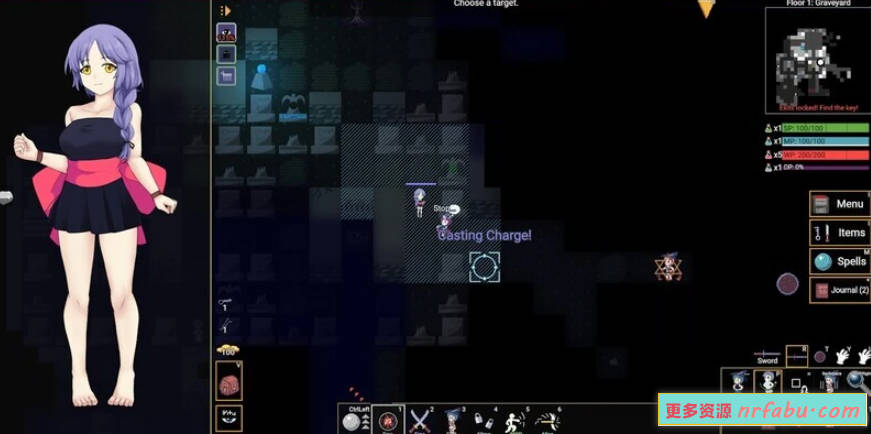The image size is (871, 434).
Task: Use the running figure skill in slot 5
Action: (x=513, y=420)
